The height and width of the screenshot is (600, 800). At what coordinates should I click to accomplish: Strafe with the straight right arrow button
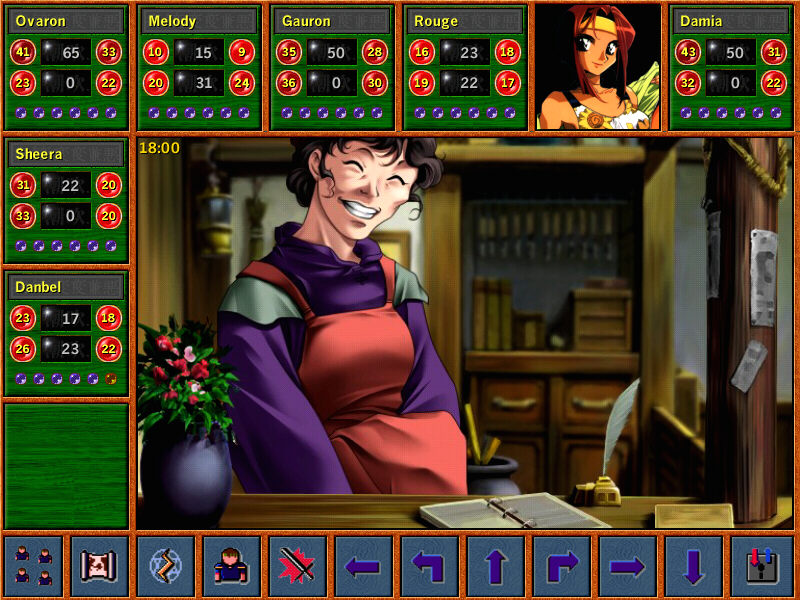coord(627,566)
